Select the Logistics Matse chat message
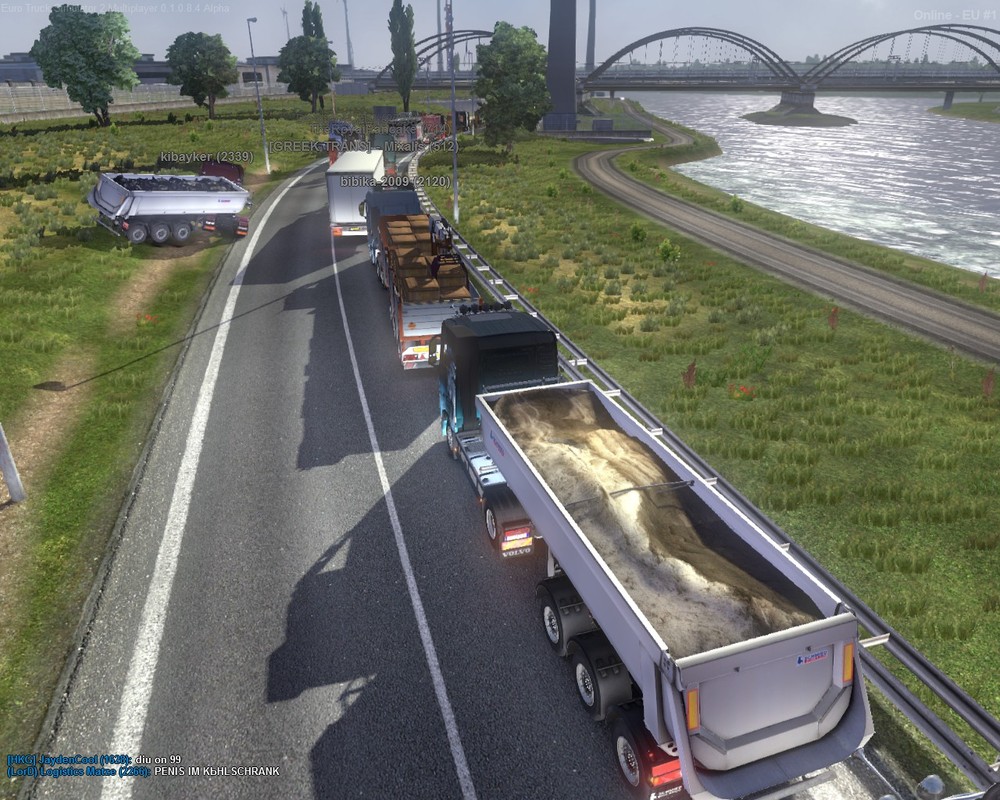This screenshot has width=1000, height=800. (142, 771)
